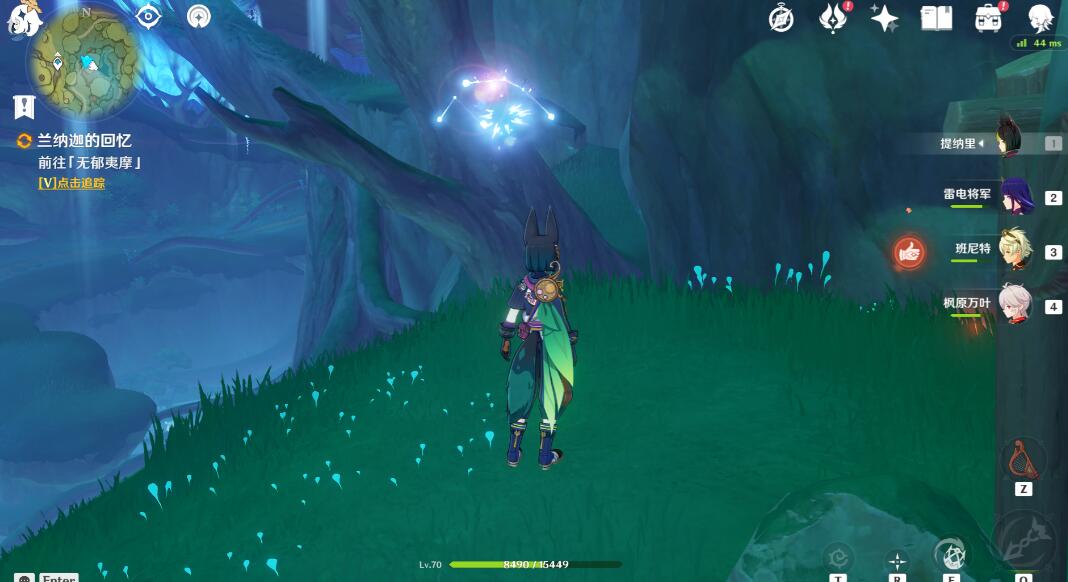Open the character profile head icon
The width and height of the screenshot is (1068, 582).
point(1040,18)
